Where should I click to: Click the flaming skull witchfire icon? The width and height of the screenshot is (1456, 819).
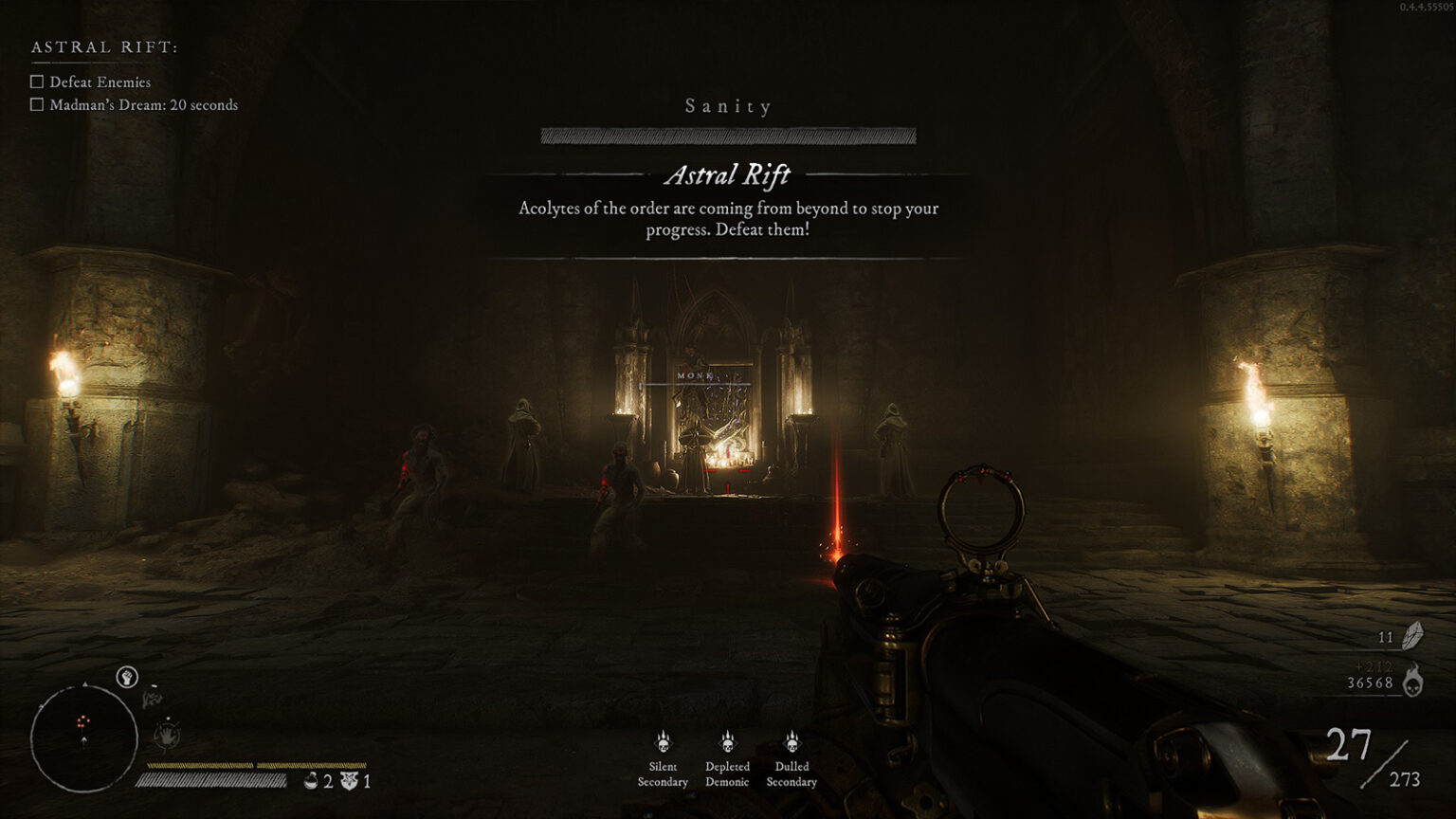pos(1412,681)
